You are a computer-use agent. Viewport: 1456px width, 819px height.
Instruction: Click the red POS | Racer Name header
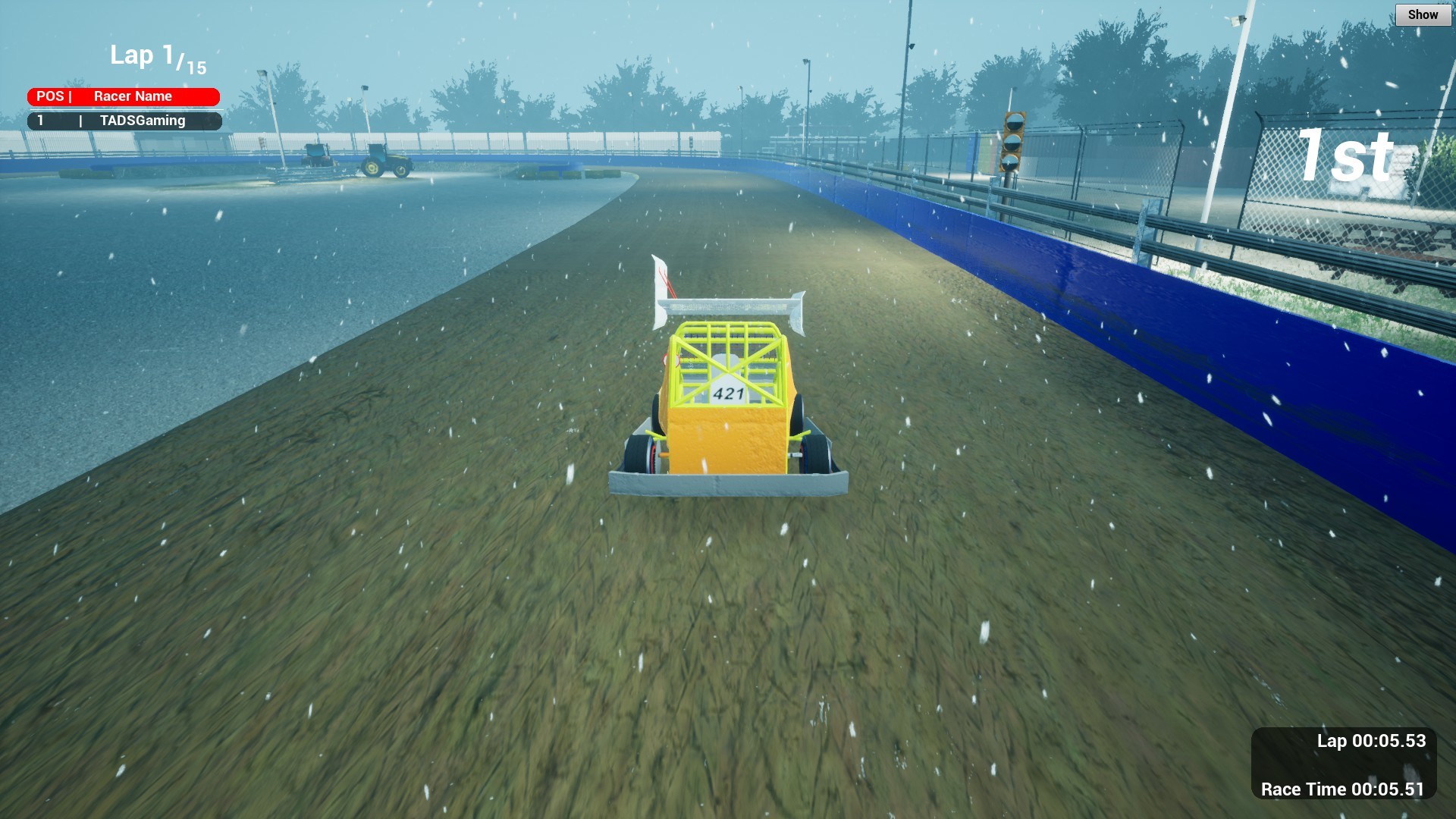125,96
